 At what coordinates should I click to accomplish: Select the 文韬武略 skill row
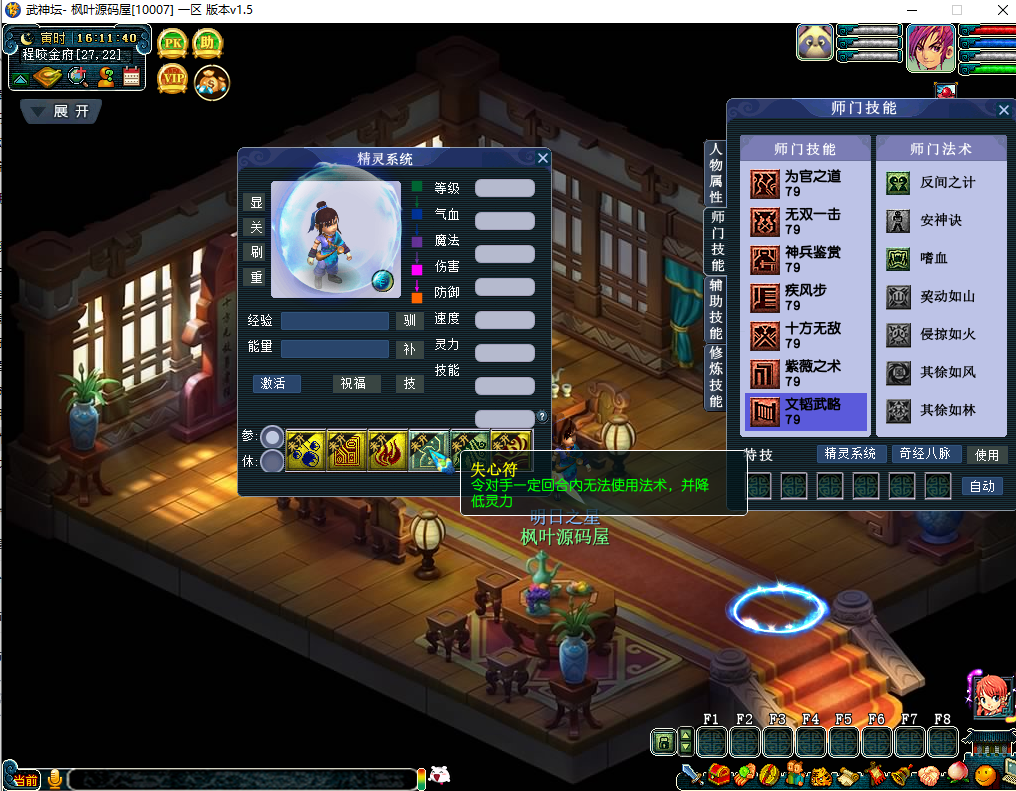(805, 410)
